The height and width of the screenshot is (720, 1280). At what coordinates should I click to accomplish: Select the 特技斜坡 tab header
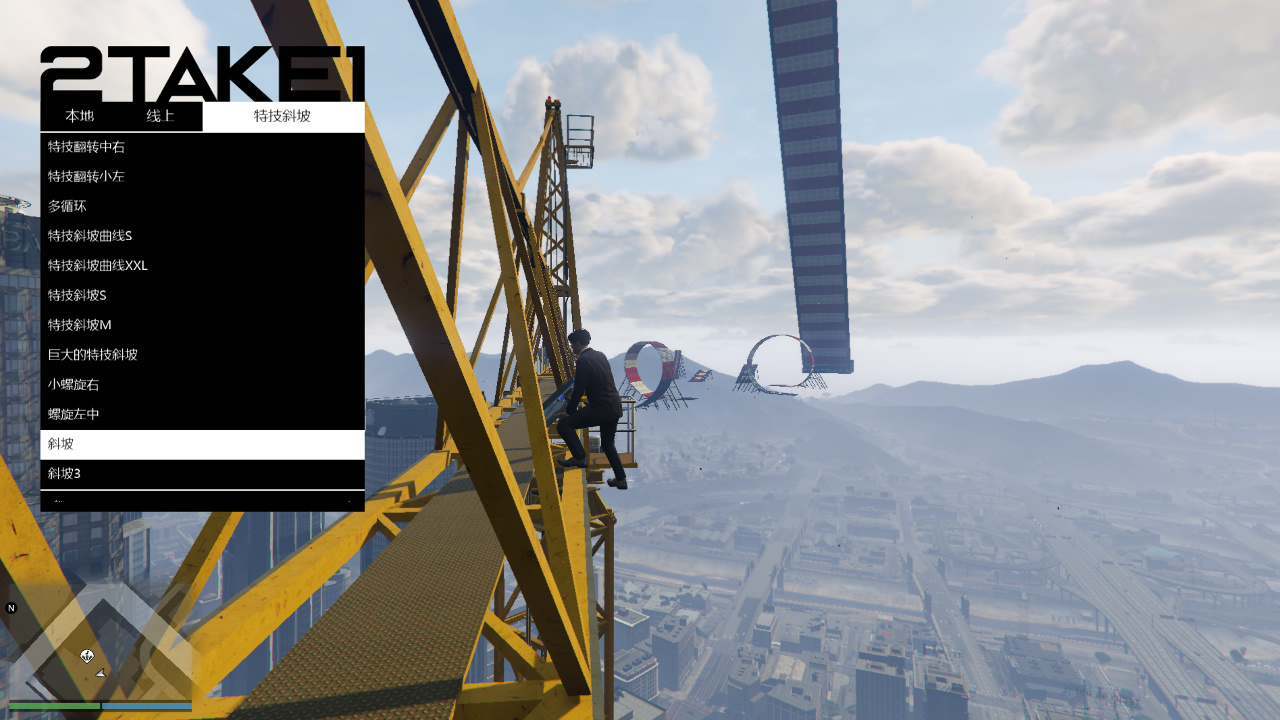pos(283,116)
